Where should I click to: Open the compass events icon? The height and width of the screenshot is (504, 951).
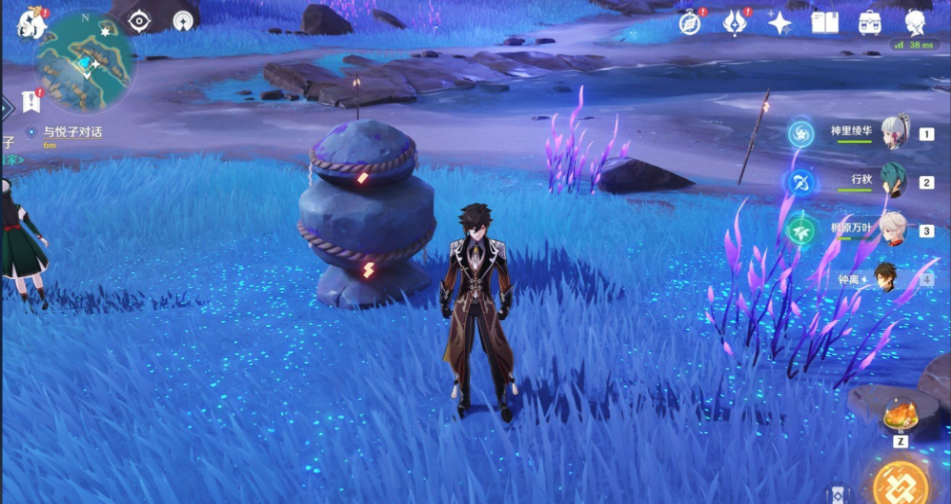tap(690, 22)
